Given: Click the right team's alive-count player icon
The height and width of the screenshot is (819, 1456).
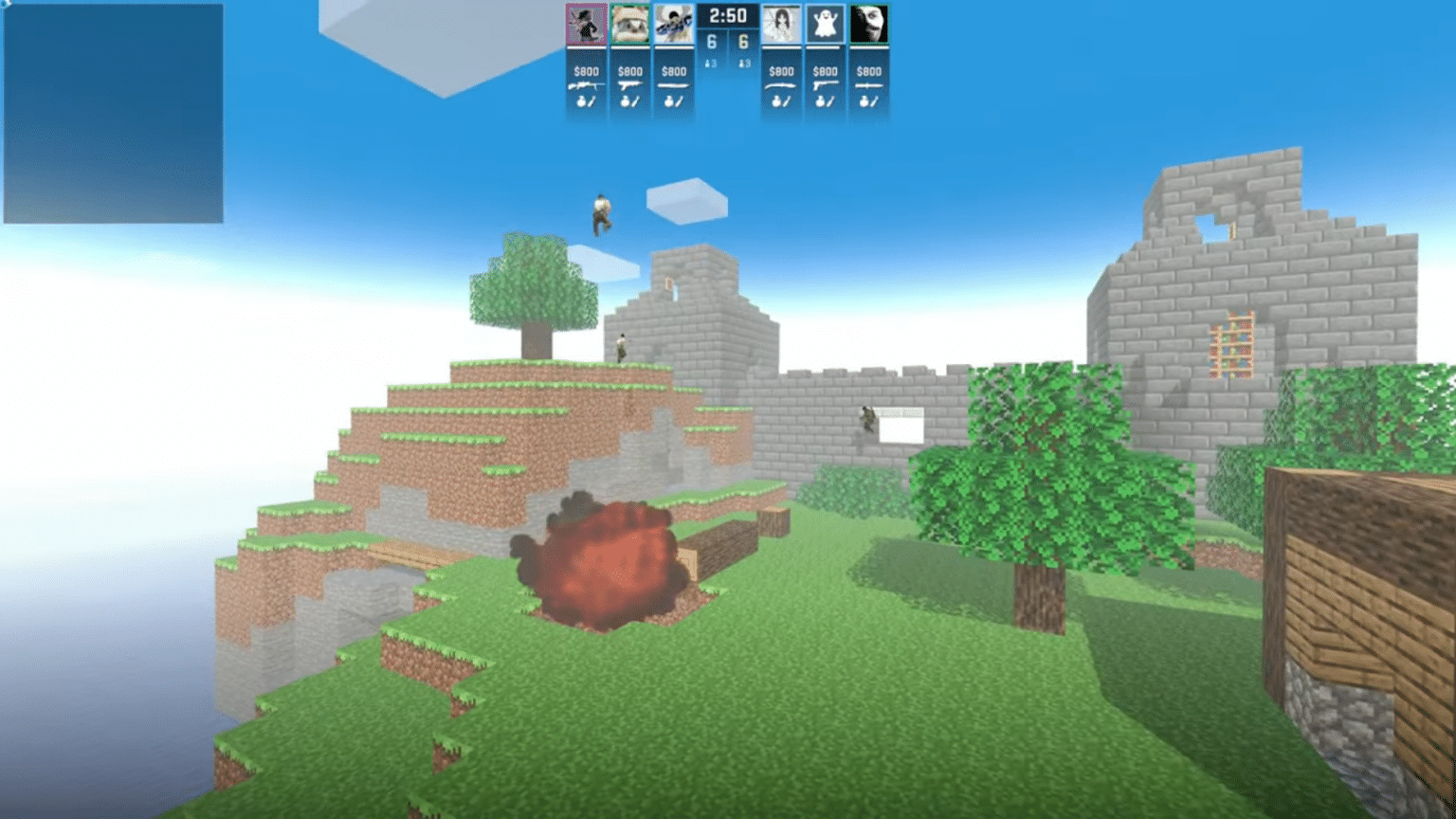Looking at the screenshot, I should point(743,64).
